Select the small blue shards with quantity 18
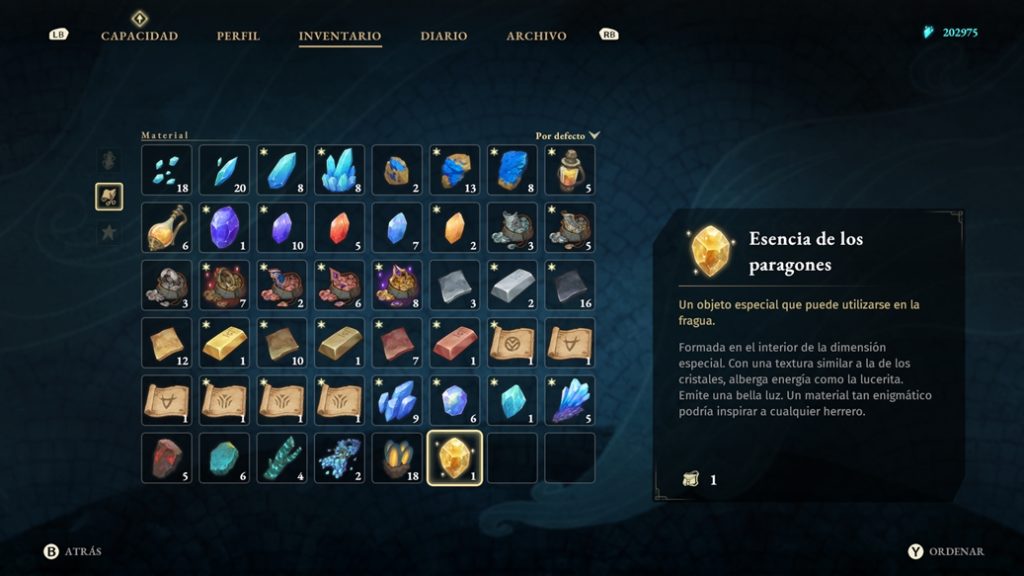The width and height of the screenshot is (1024, 576). 166,170
